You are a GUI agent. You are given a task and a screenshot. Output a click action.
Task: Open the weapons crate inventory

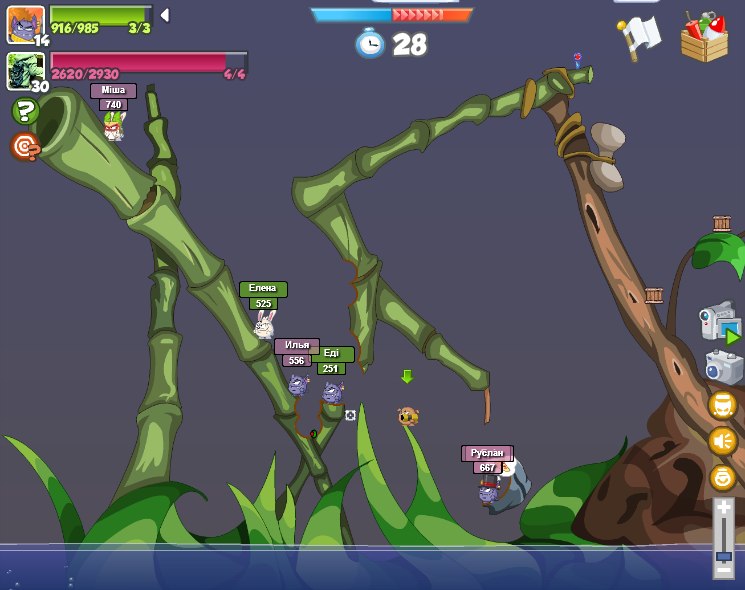click(x=704, y=38)
